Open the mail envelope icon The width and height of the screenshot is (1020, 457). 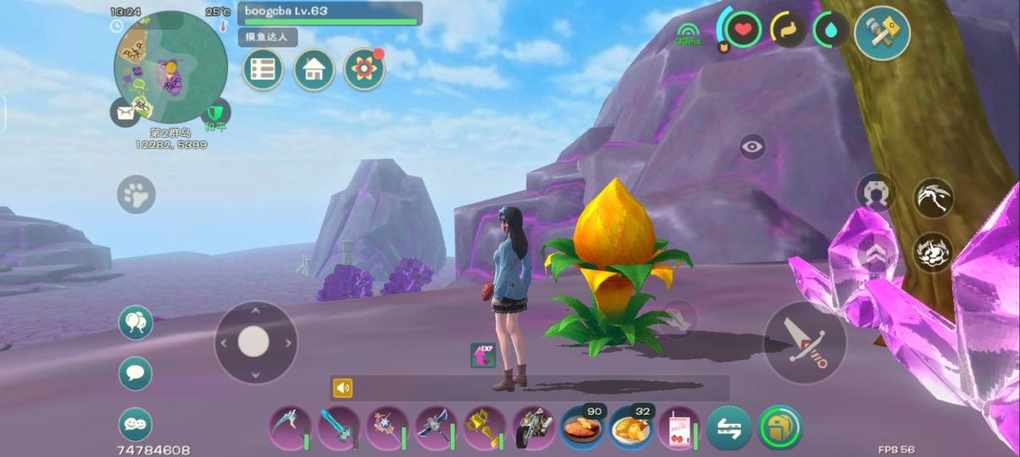pos(125,113)
